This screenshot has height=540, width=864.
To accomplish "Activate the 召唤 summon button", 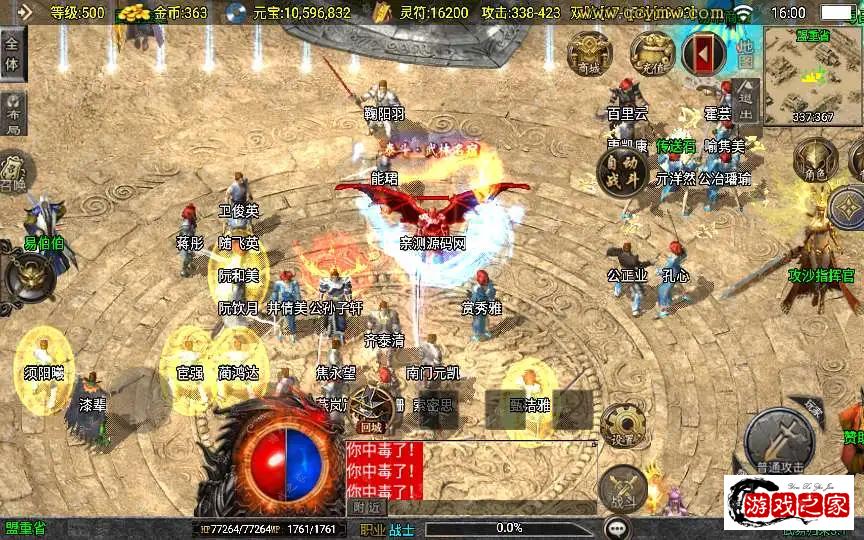I will click(x=13, y=170).
